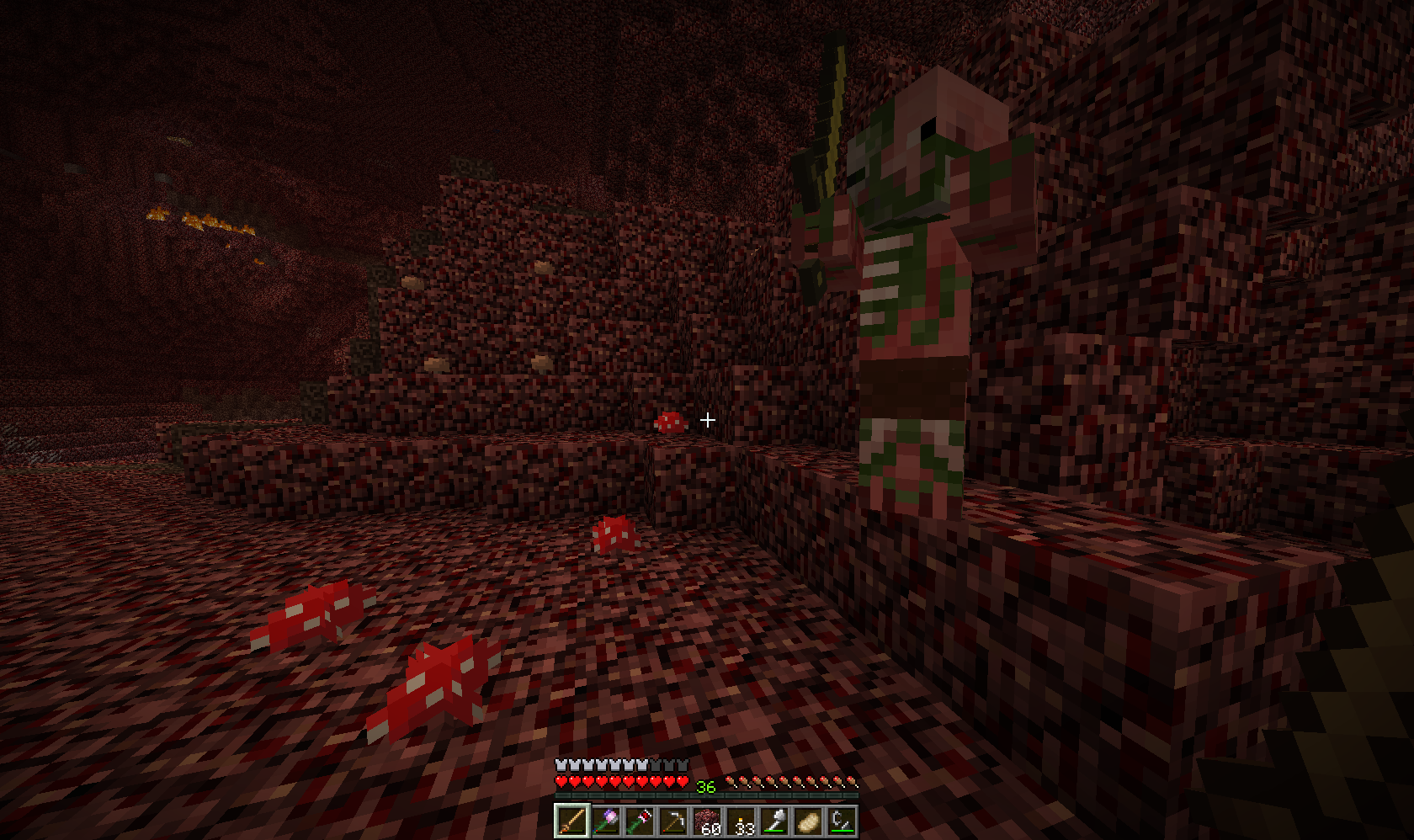Choose the bread hotbar slot
Viewport: 1414px width, 840px height.
tap(809, 821)
